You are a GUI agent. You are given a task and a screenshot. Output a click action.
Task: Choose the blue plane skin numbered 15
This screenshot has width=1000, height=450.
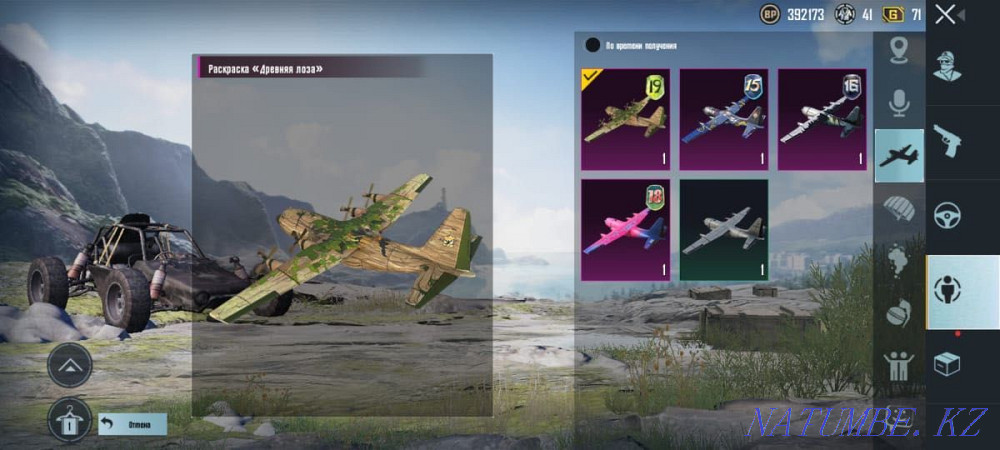(x=723, y=119)
